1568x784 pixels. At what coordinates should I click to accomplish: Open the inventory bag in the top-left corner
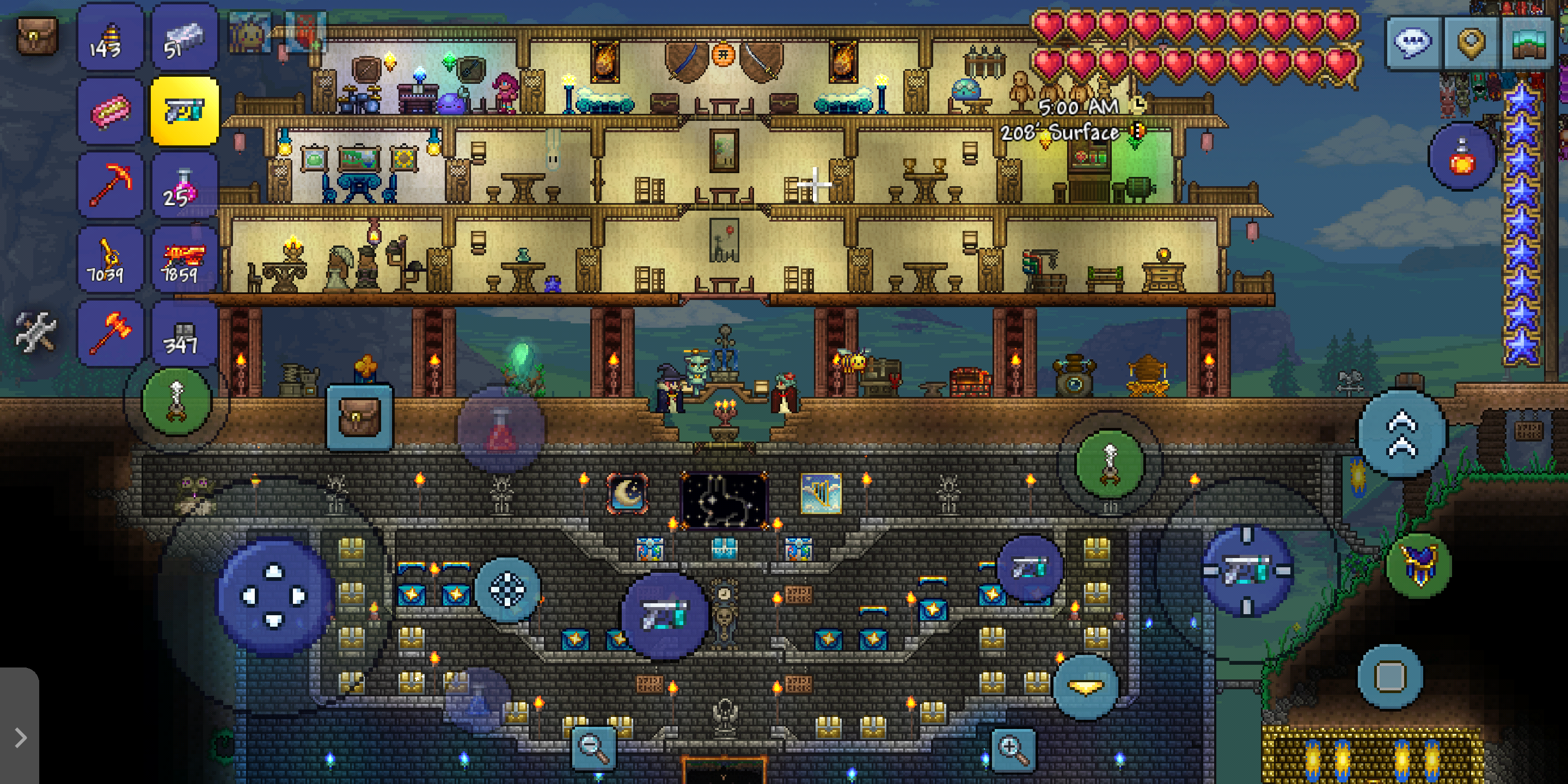tap(36, 36)
